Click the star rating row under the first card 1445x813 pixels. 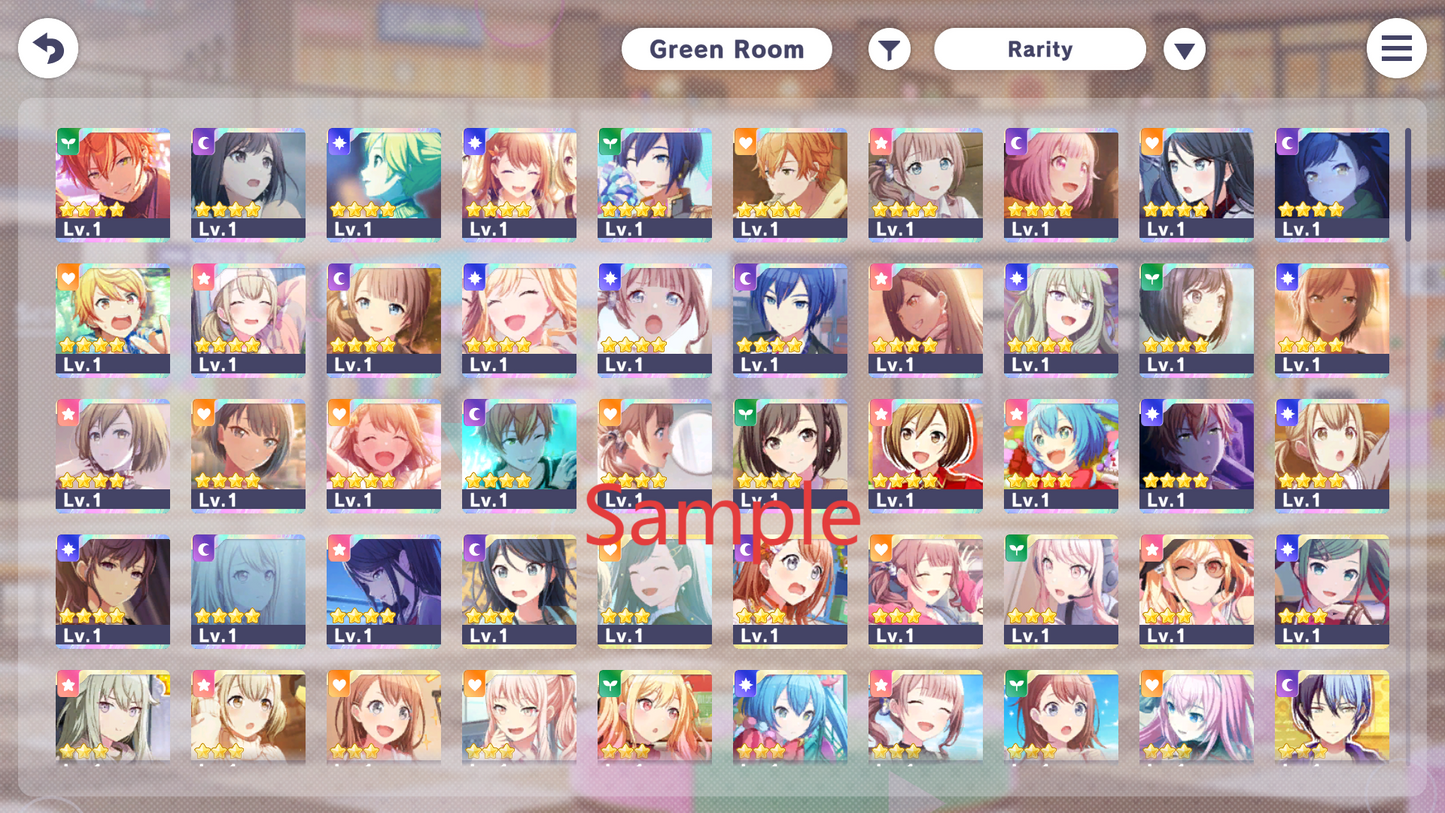point(93,210)
